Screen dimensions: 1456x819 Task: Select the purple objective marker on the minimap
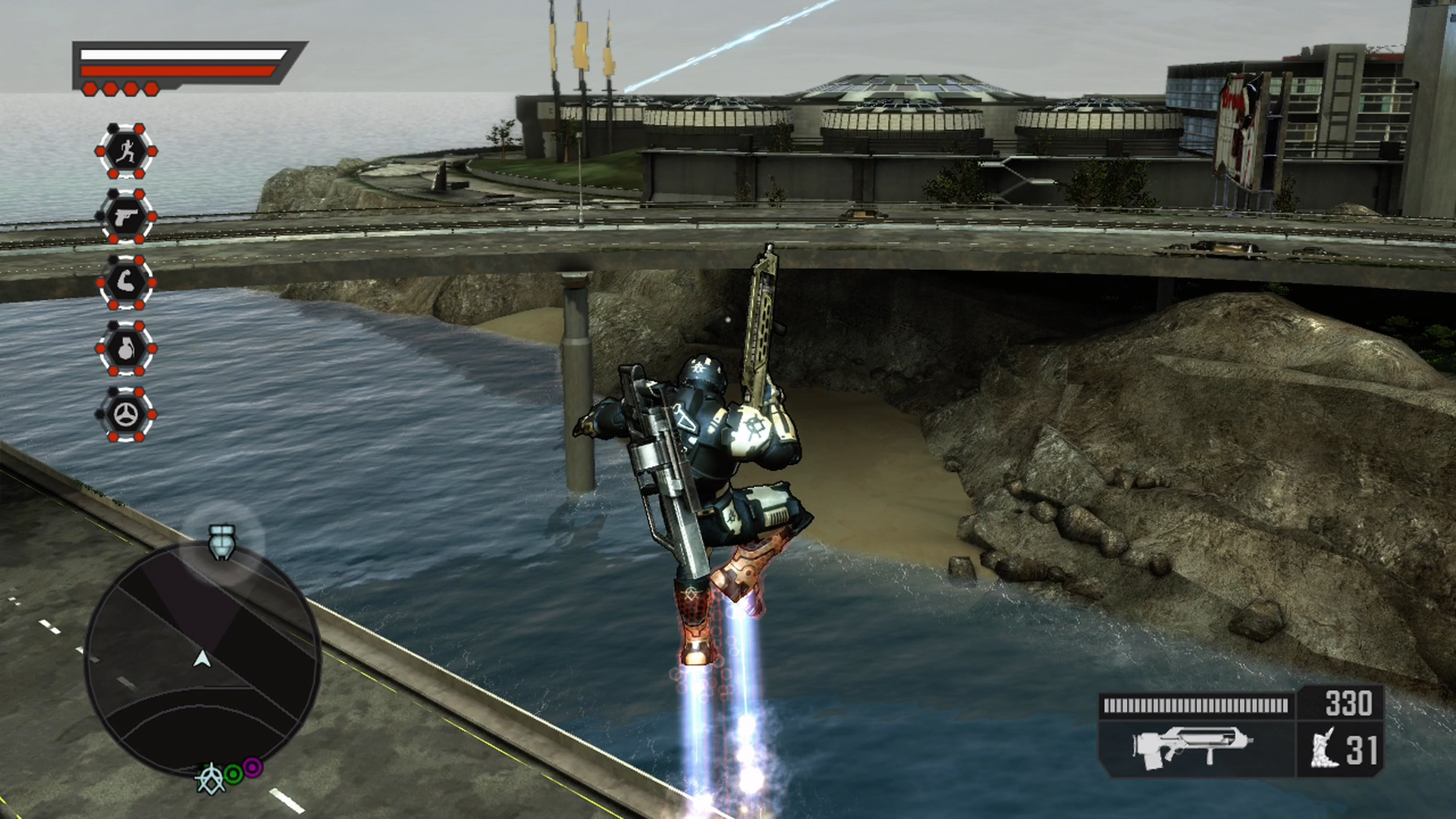(251, 767)
